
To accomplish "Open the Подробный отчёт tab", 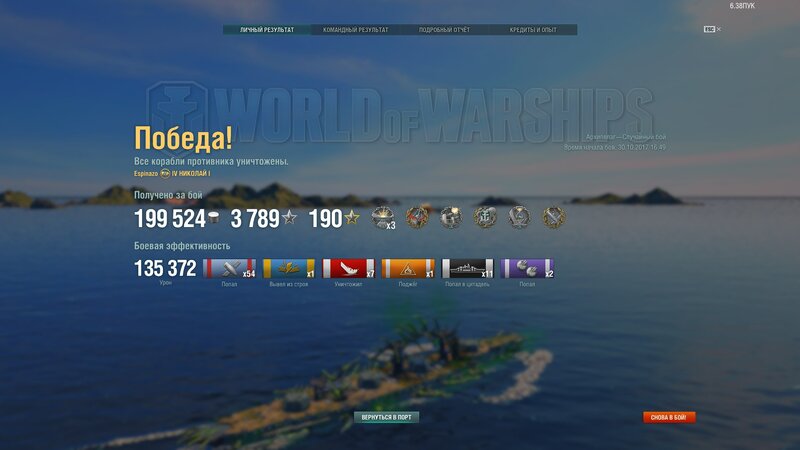I will click(x=445, y=30).
